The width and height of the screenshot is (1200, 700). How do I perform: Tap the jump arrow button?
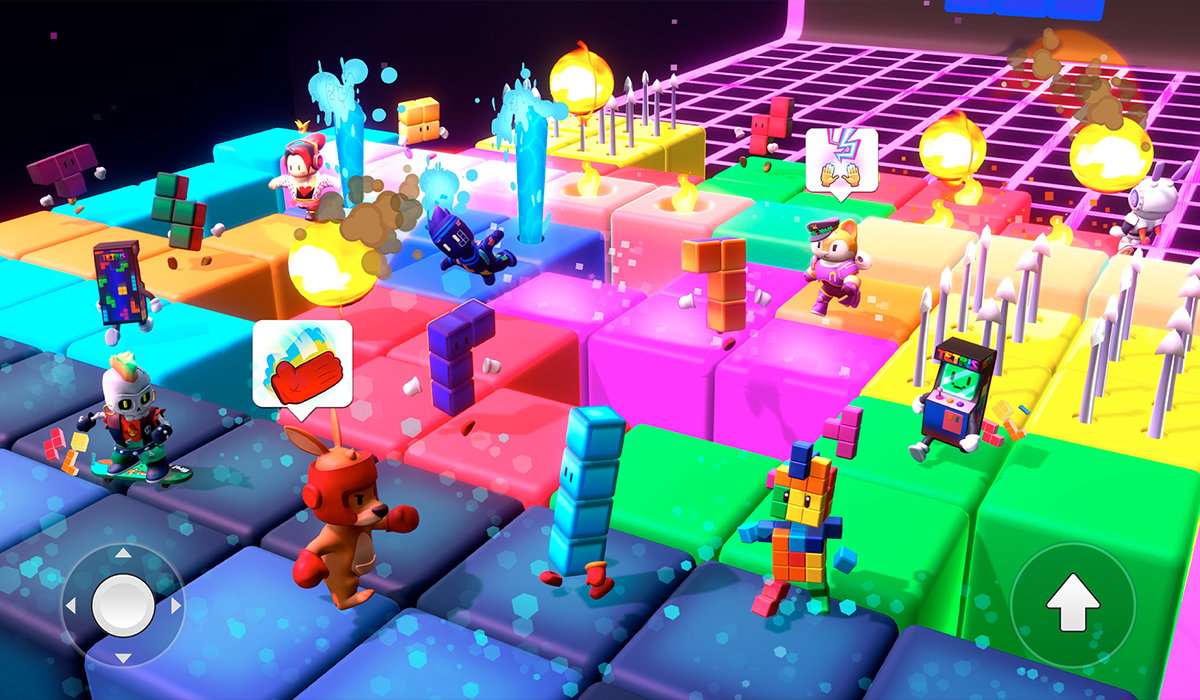1073,604
